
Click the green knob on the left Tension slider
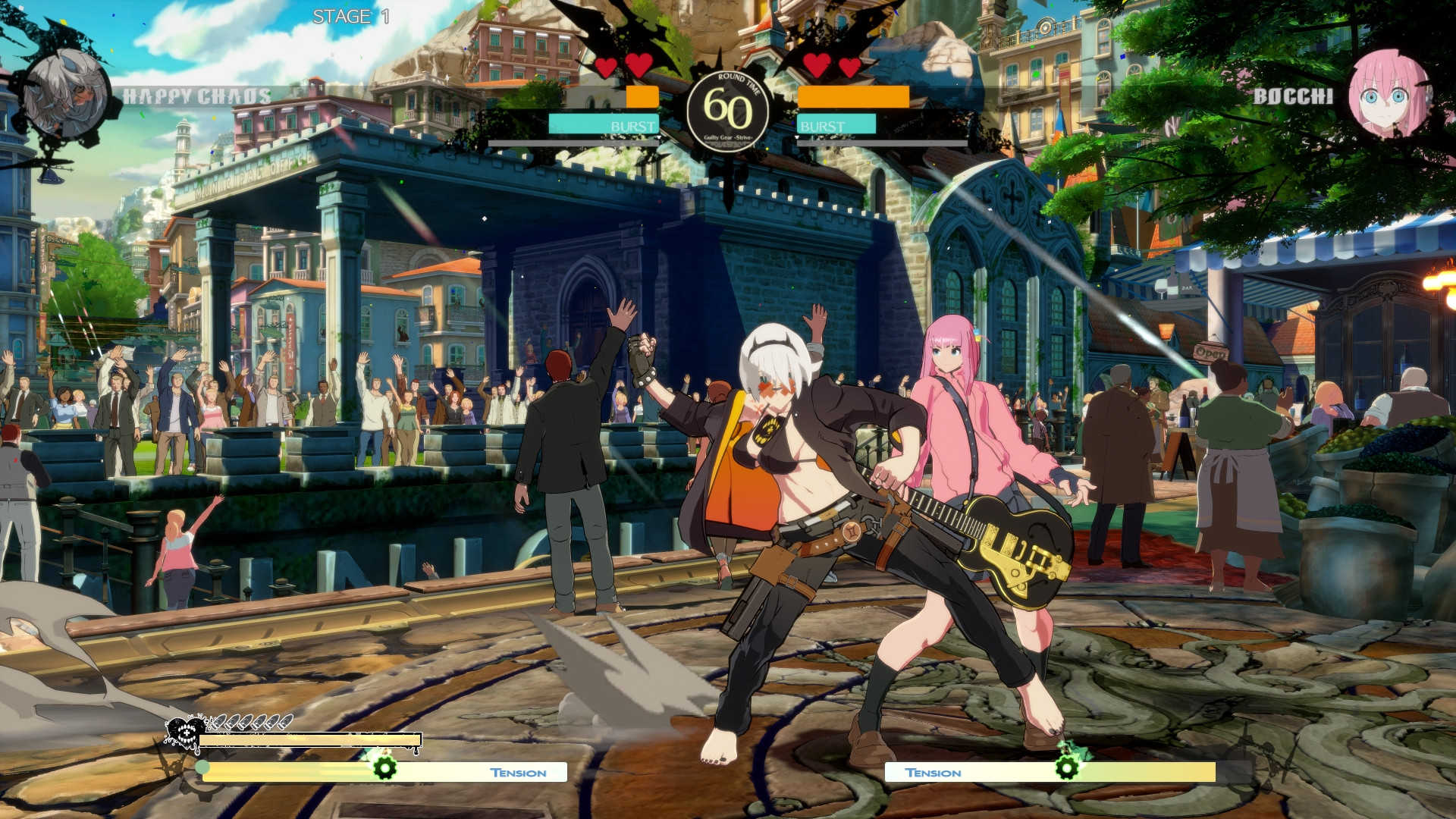(x=202, y=767)
